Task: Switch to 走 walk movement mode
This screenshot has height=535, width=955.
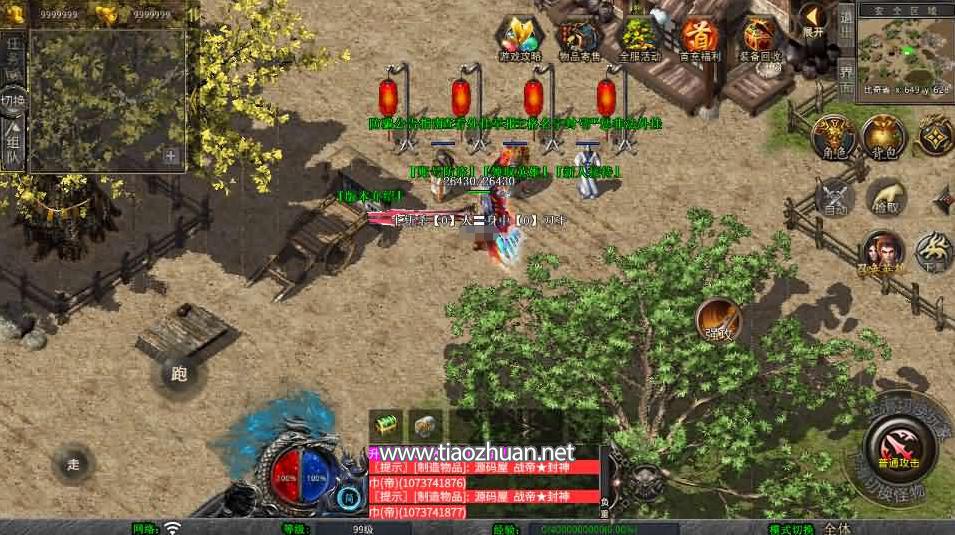Action: click(x=73, y=464)
